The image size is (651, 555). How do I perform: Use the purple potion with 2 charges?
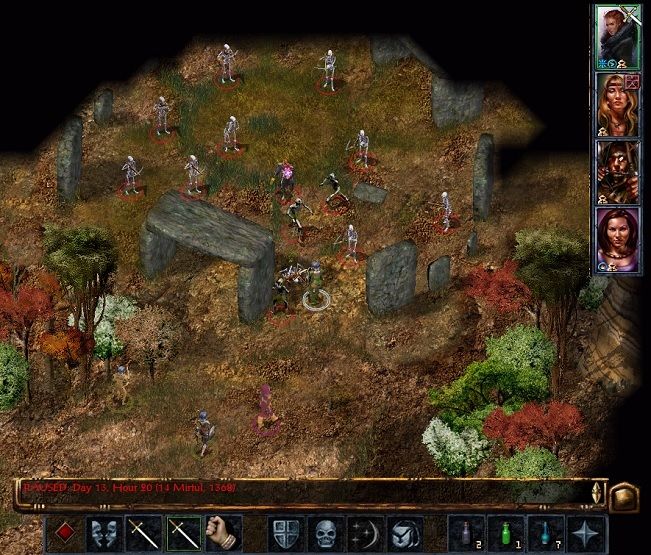pos(465,532)
